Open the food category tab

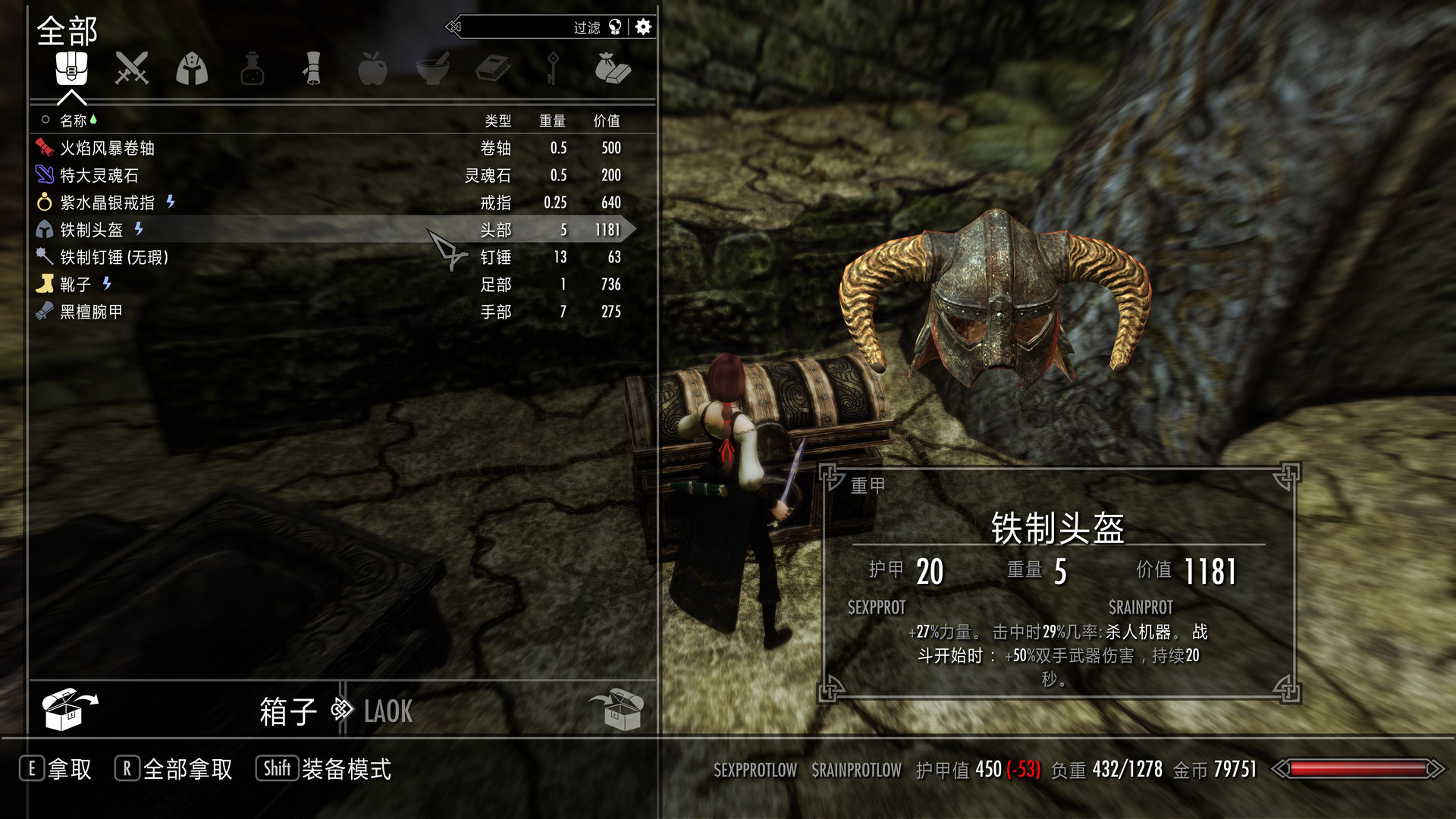tap(372, 69)
